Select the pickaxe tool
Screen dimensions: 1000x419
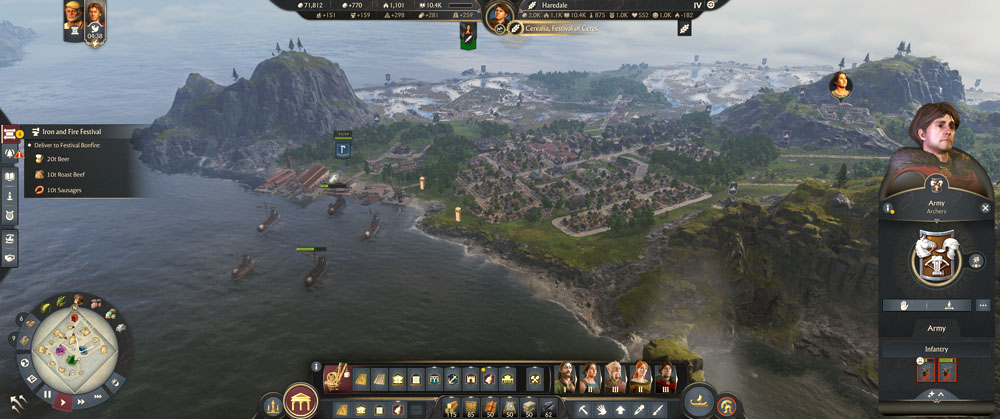[582, 409]
